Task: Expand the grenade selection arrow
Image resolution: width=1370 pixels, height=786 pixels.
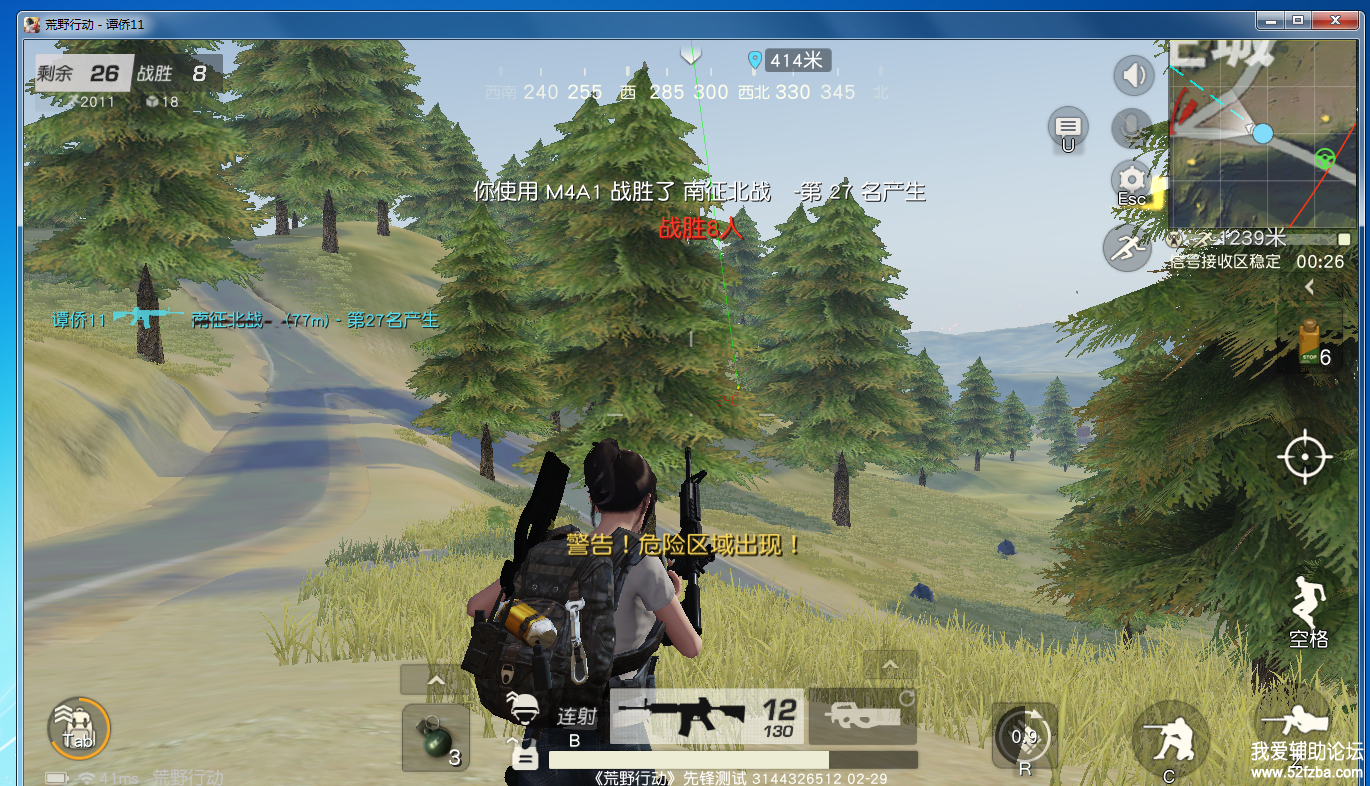Action: 436,681
